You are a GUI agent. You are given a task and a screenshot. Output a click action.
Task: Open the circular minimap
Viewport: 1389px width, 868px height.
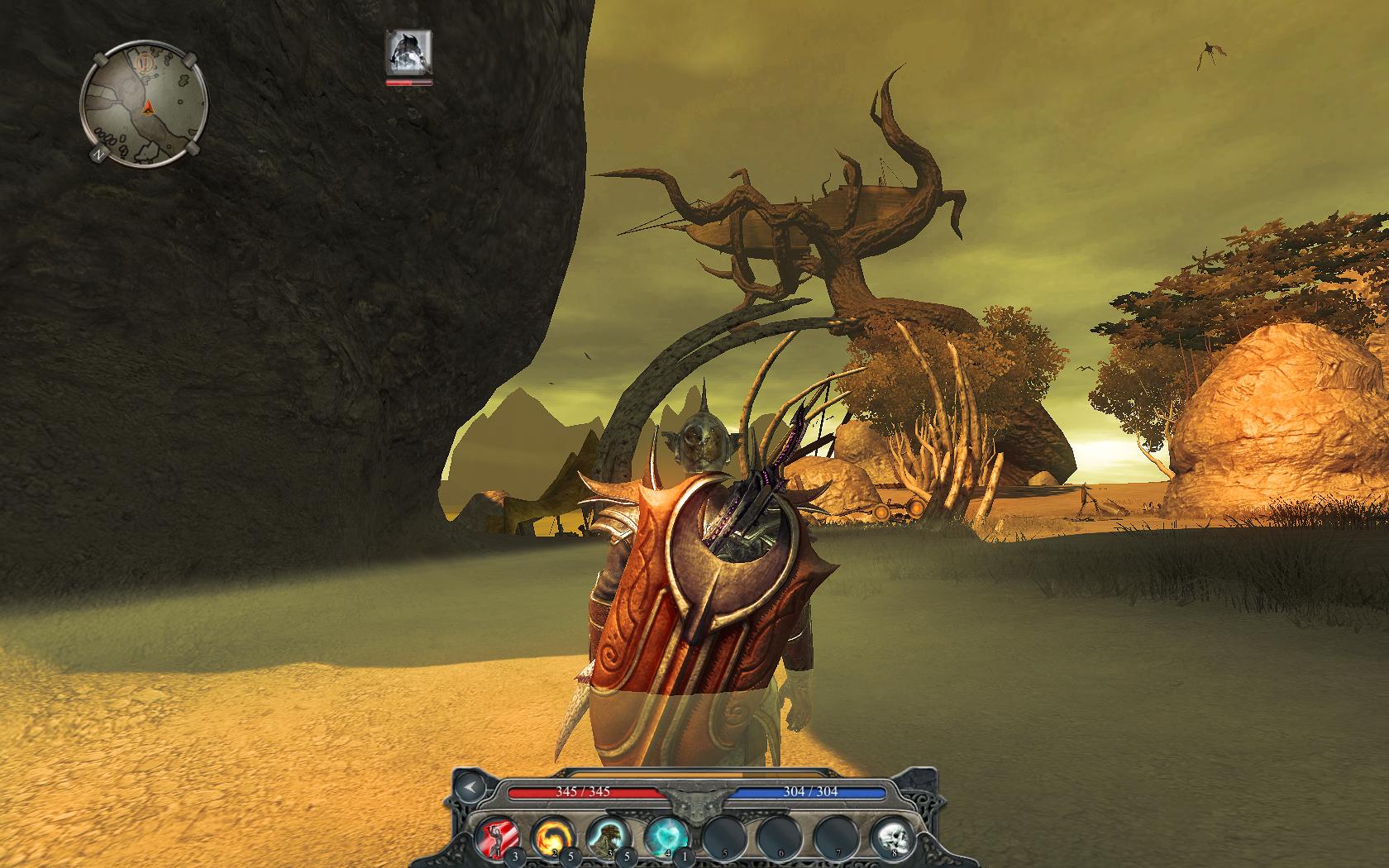coord(144,106)
